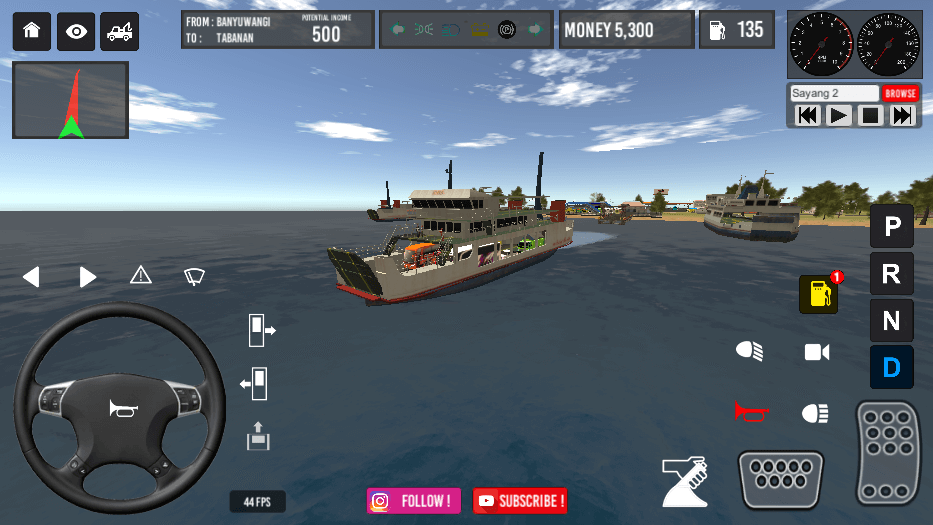
Task: Sound the red air horn
Action: pos(752,411)
